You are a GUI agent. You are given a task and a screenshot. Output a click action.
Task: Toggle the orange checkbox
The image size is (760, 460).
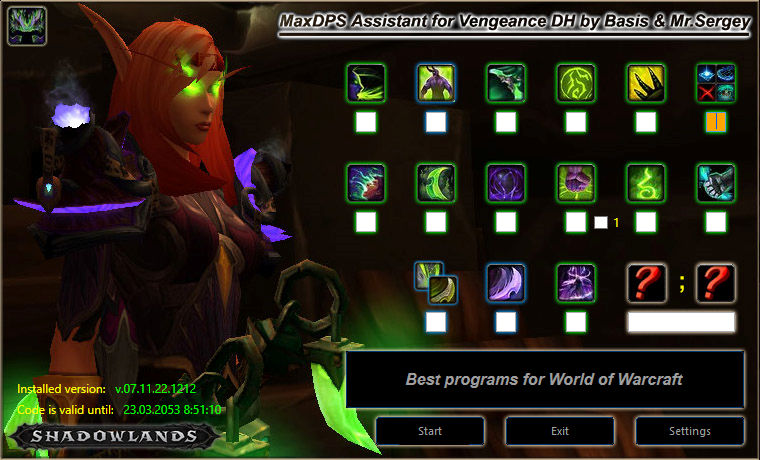click(716, 122)
